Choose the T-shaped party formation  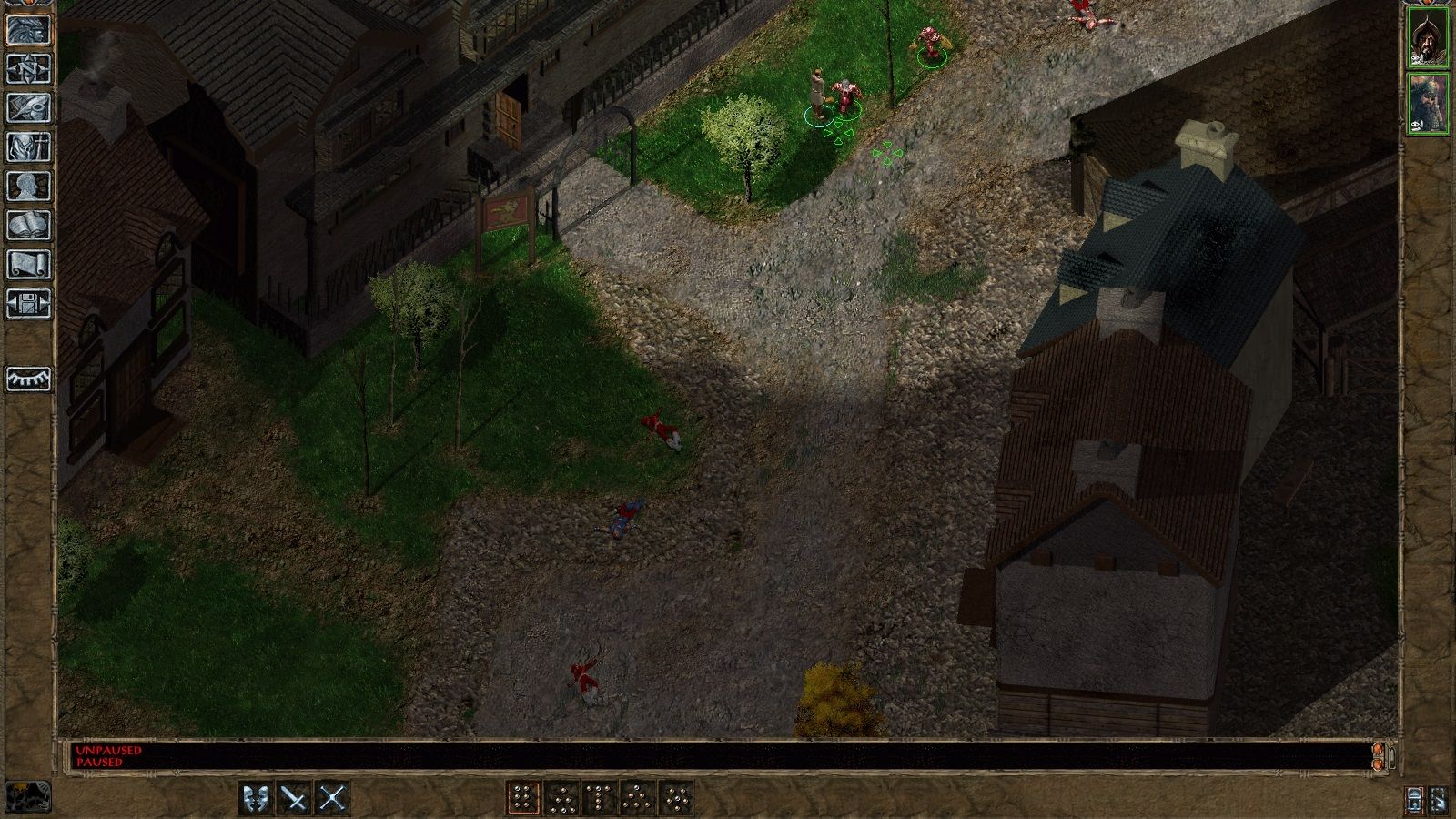tap(599, 798)
